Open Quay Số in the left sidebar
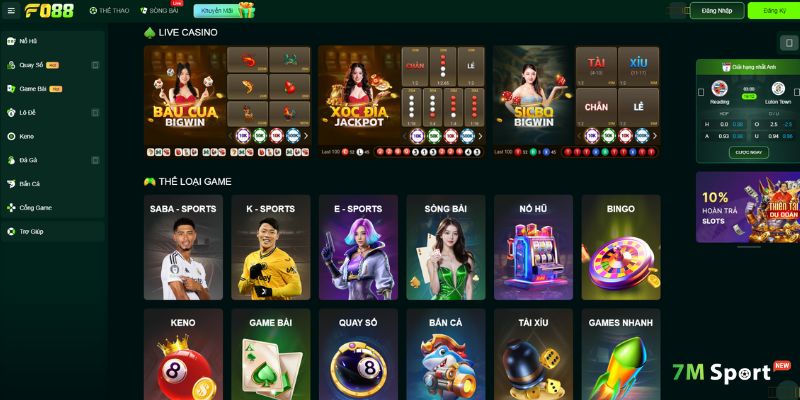Image resolution: width=800 pixels, height=400 pixels. [32, 65]
